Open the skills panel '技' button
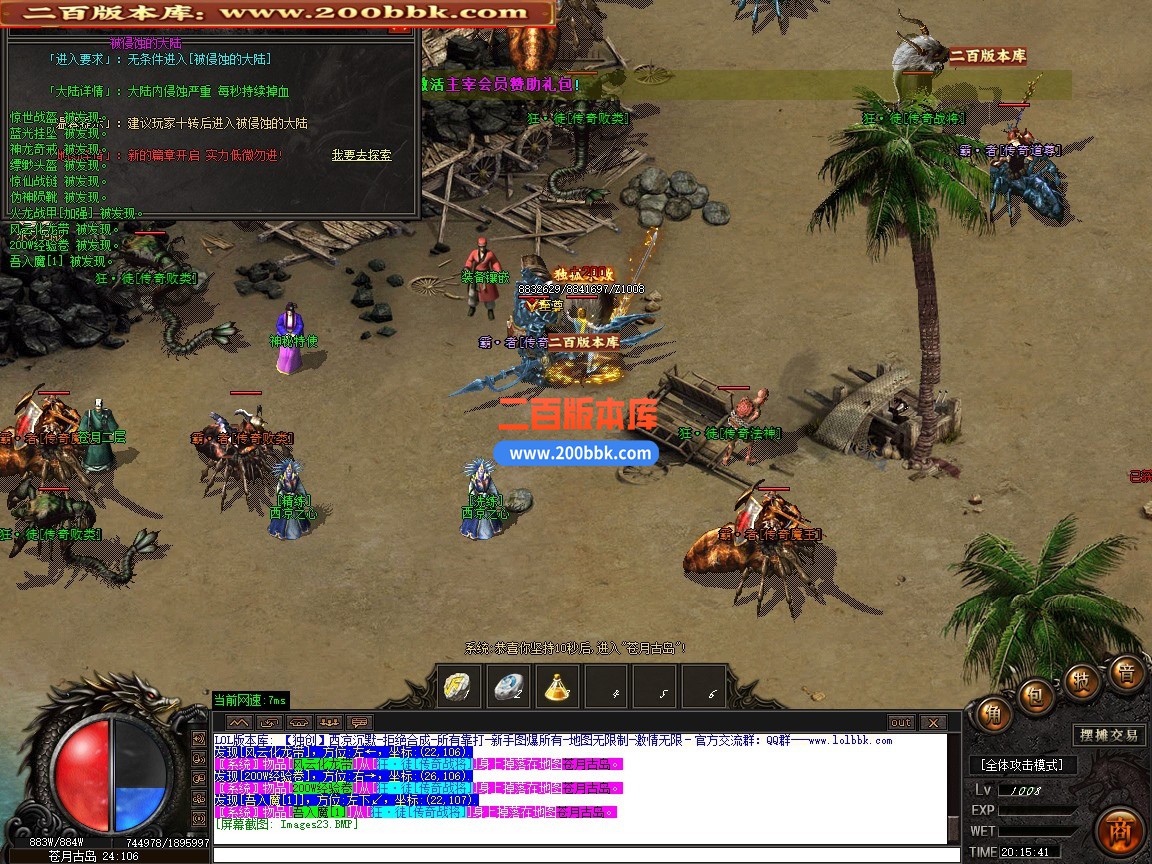The image size is (1152, 864). 1081,680
